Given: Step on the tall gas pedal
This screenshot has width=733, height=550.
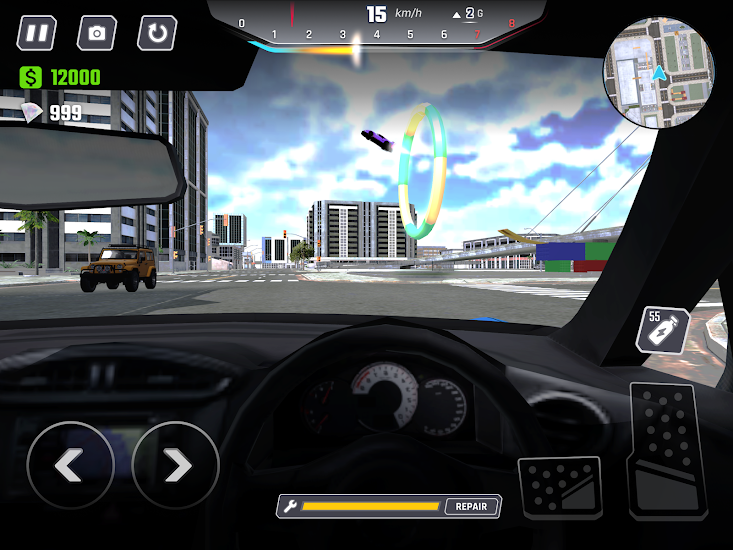Looking at the screenshot, I should pyautogui.click(x=667, y=450).
